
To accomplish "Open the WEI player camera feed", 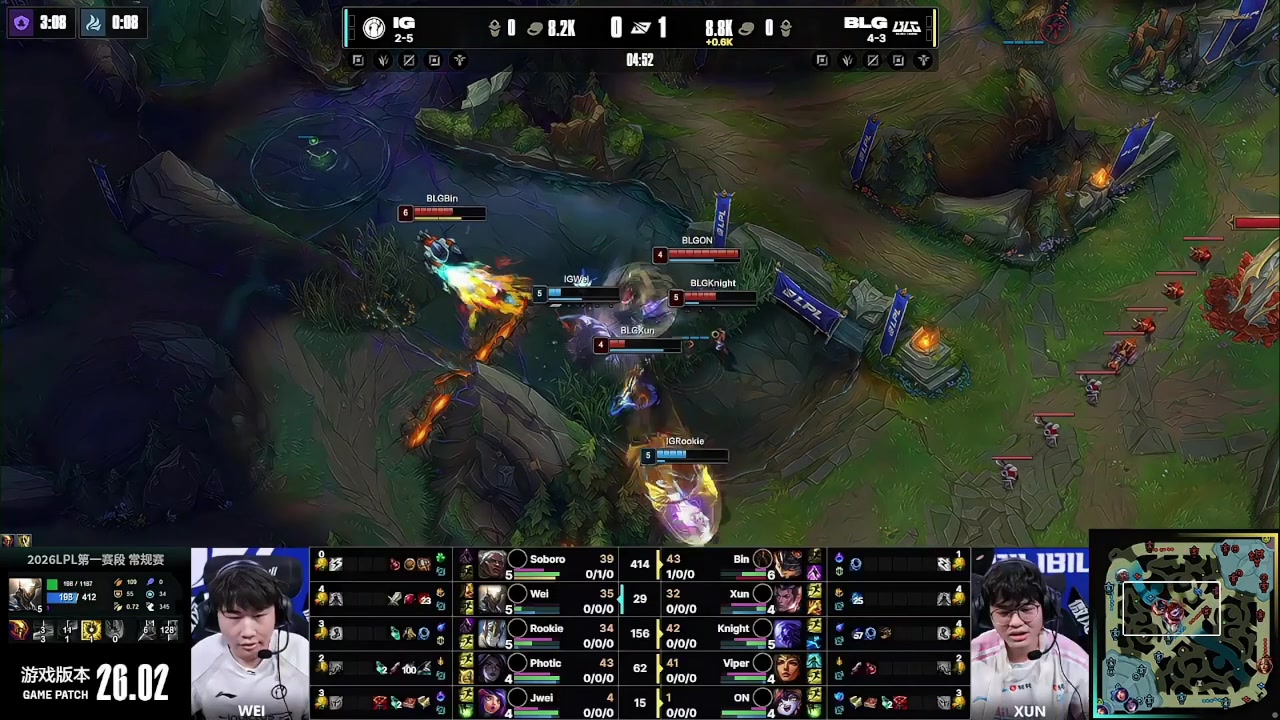I will tap(250, 633).
